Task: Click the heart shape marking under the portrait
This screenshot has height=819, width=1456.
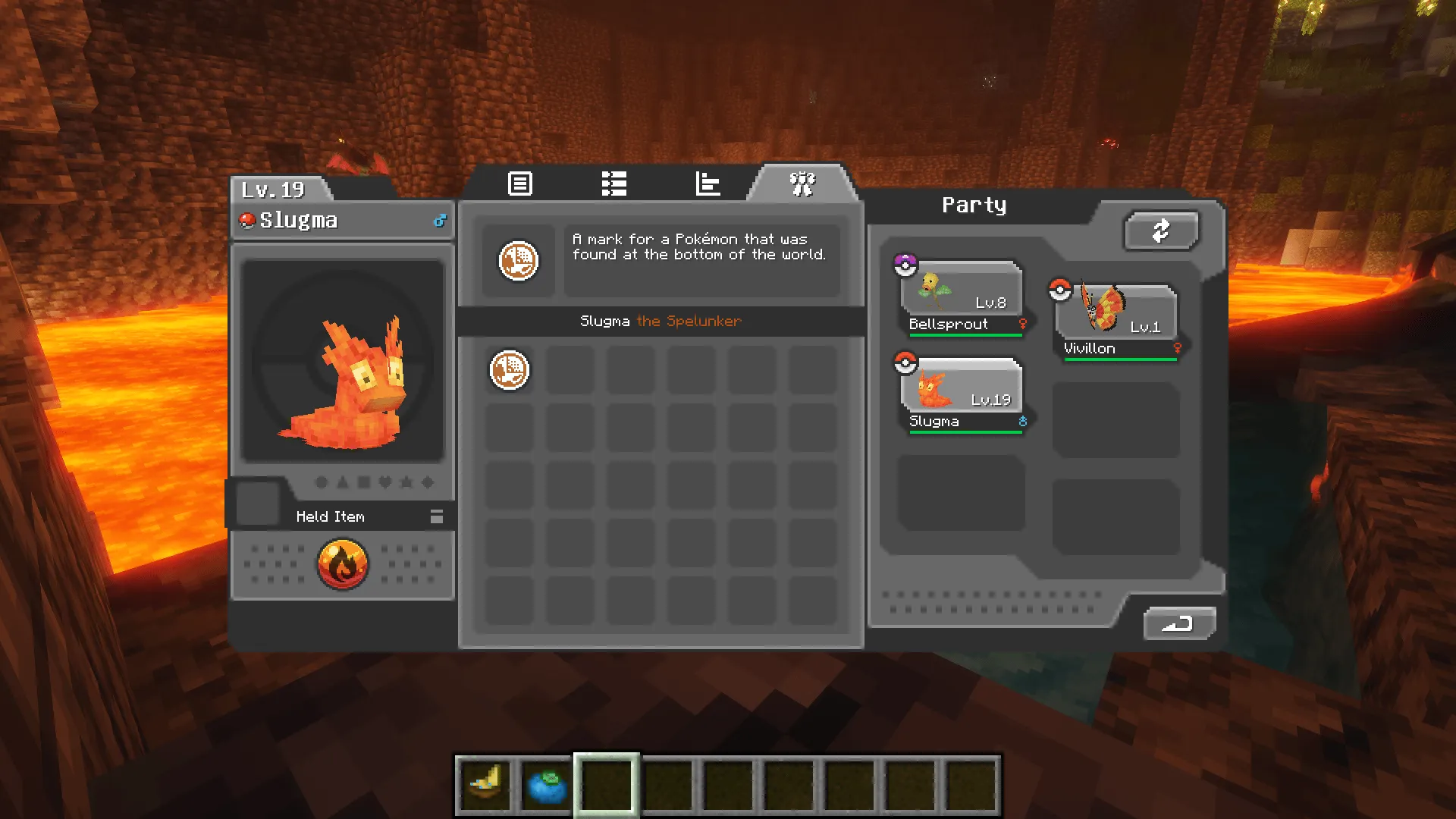Action: (385, 482)
